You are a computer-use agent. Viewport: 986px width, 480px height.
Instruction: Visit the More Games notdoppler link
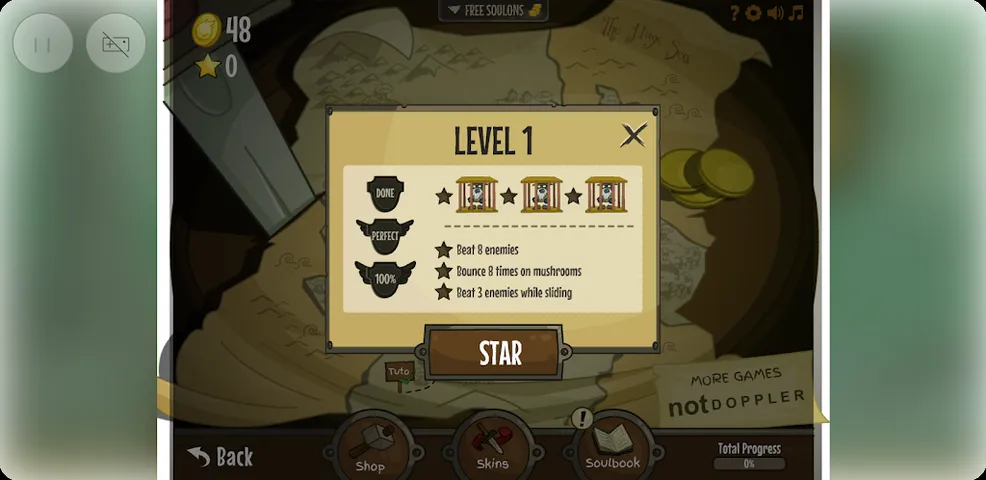pos(736,392)
